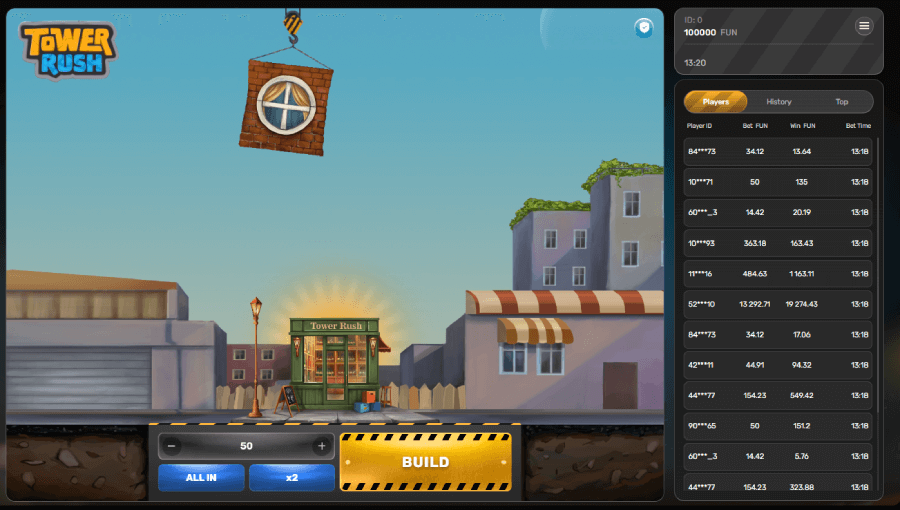Switch to the Players tab
The height and width of the screenshot is (510, 900).
pos(716,102)
